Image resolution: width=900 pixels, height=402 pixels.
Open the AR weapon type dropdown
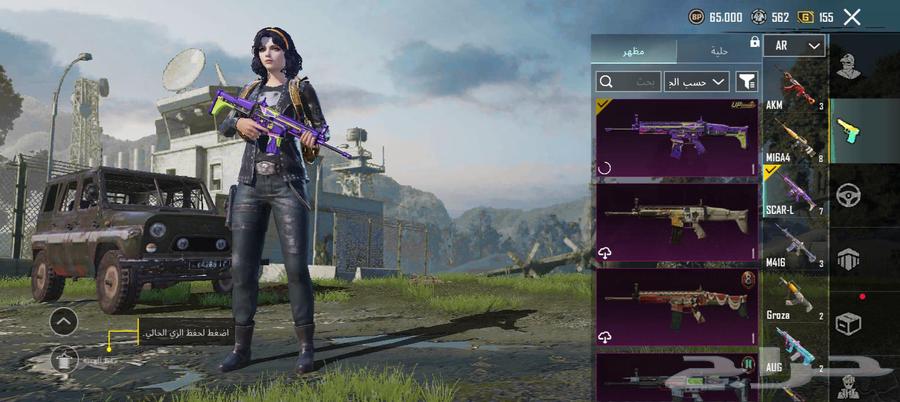tap(794, 46)
